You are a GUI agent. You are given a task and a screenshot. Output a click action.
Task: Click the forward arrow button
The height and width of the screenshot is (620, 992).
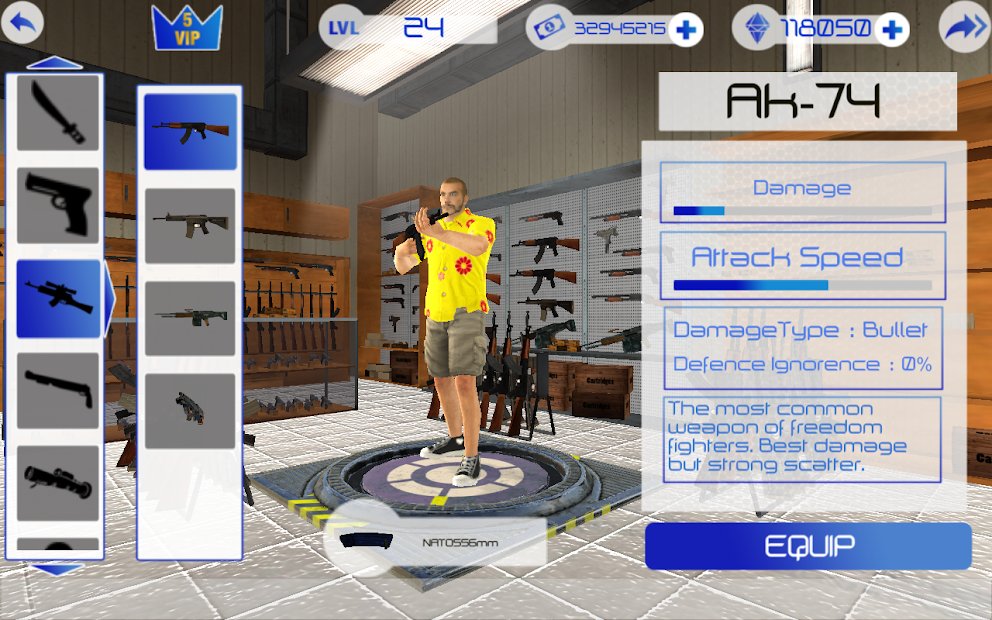click(x=964, y=28)
